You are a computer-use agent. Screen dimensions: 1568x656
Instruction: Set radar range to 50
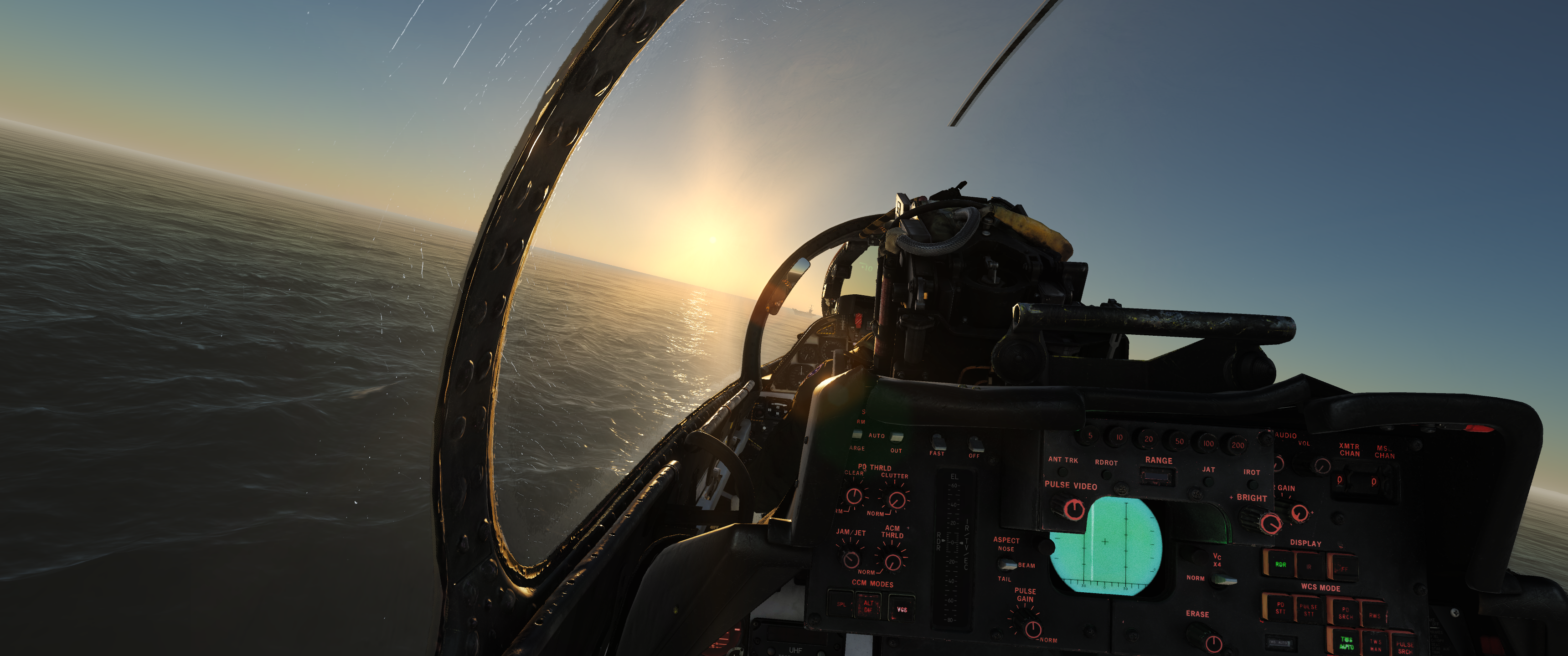point(1179,441)
